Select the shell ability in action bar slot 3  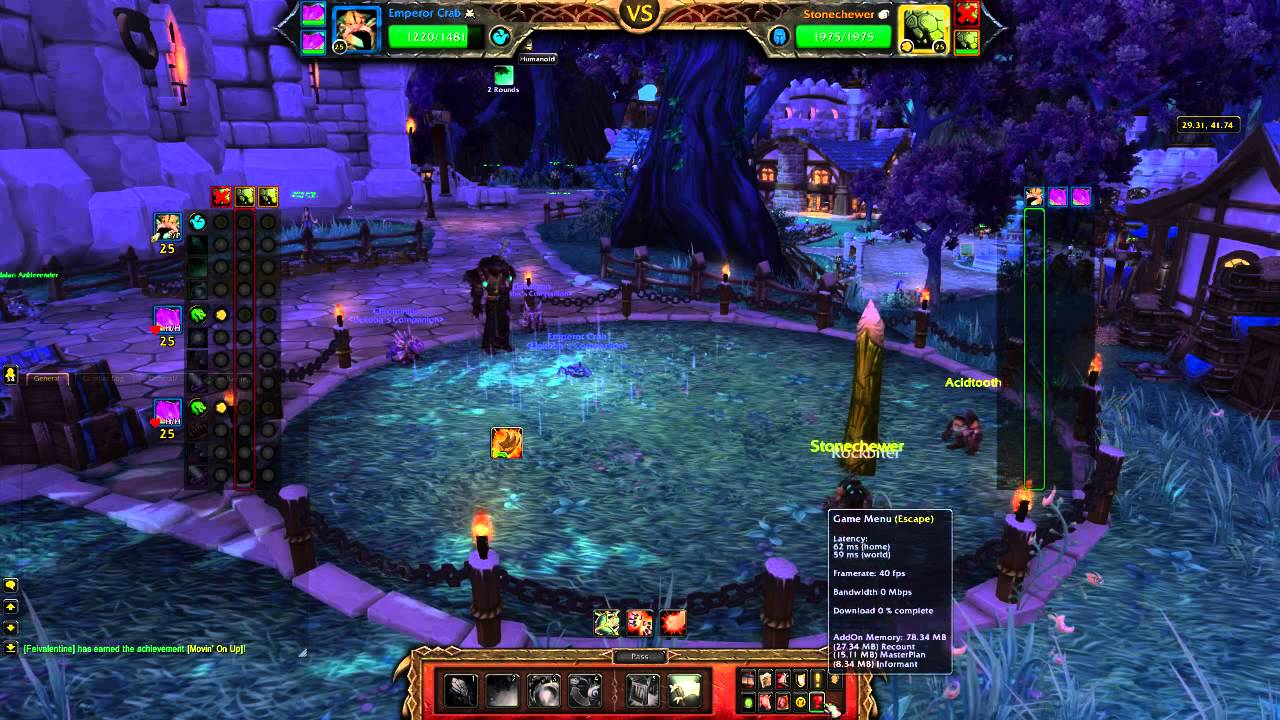(x=543, y=690)
